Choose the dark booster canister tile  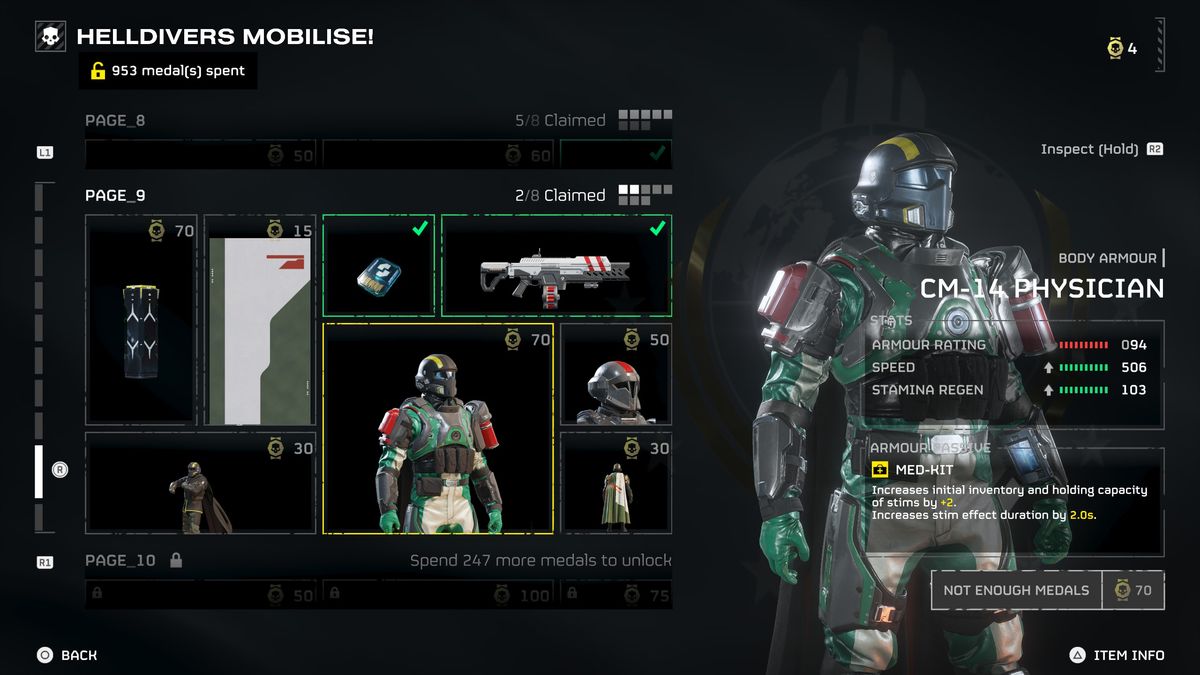click(140, 320)
